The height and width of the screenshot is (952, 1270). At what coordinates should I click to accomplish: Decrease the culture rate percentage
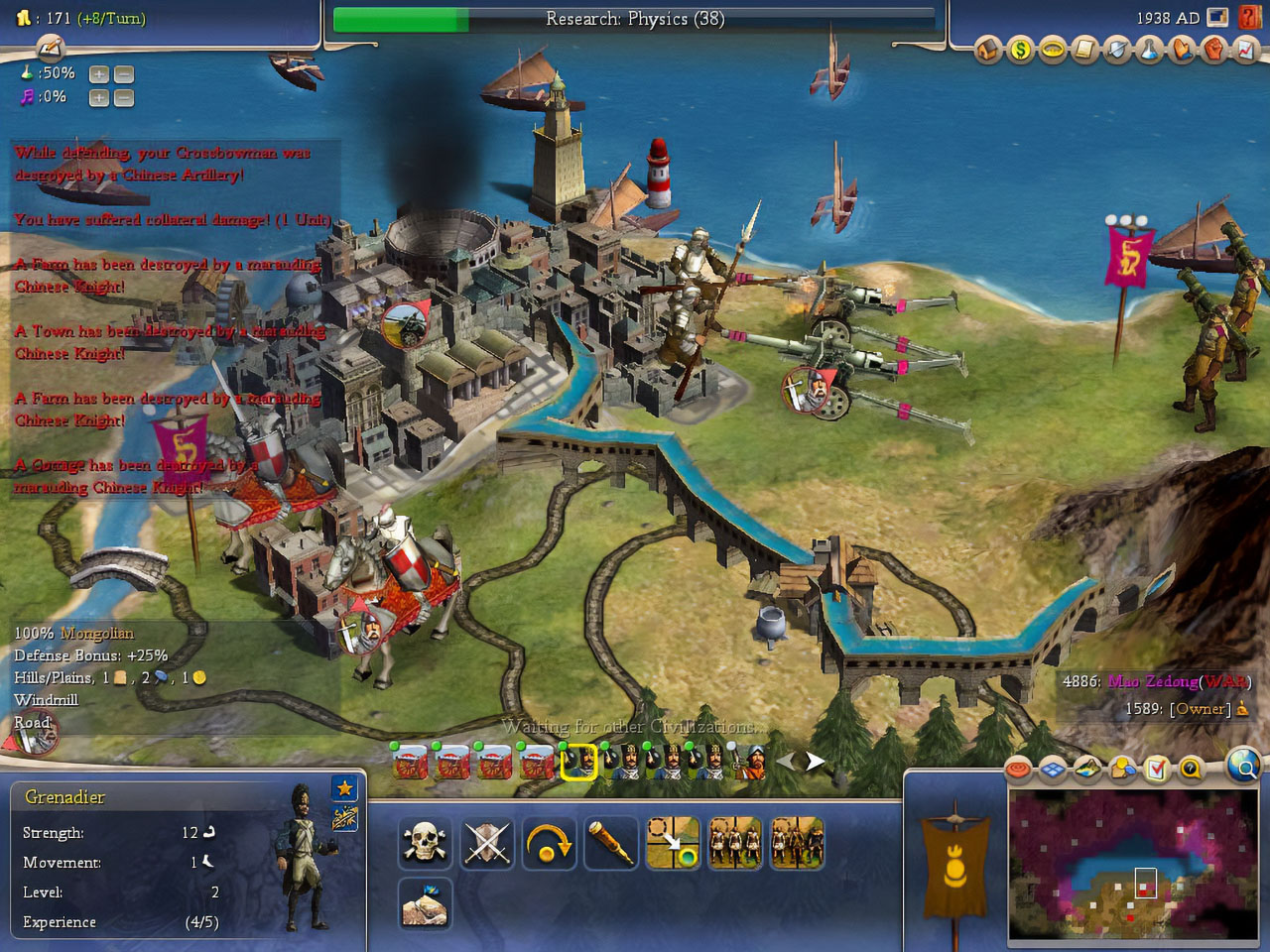click(123, 98)
